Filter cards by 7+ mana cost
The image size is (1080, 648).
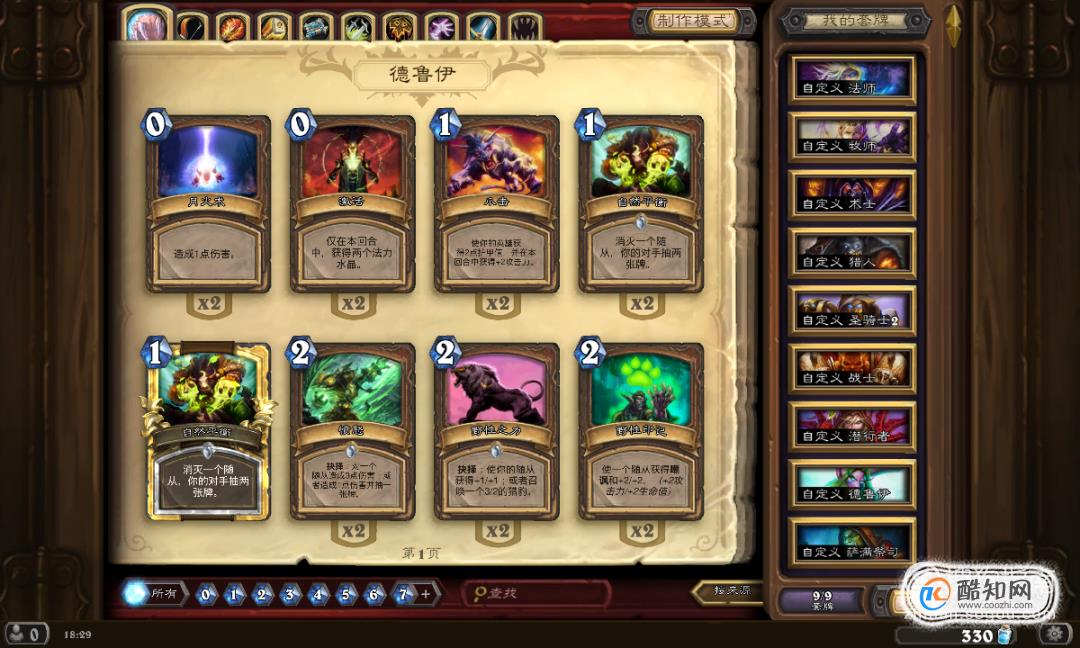coord(402,594)
